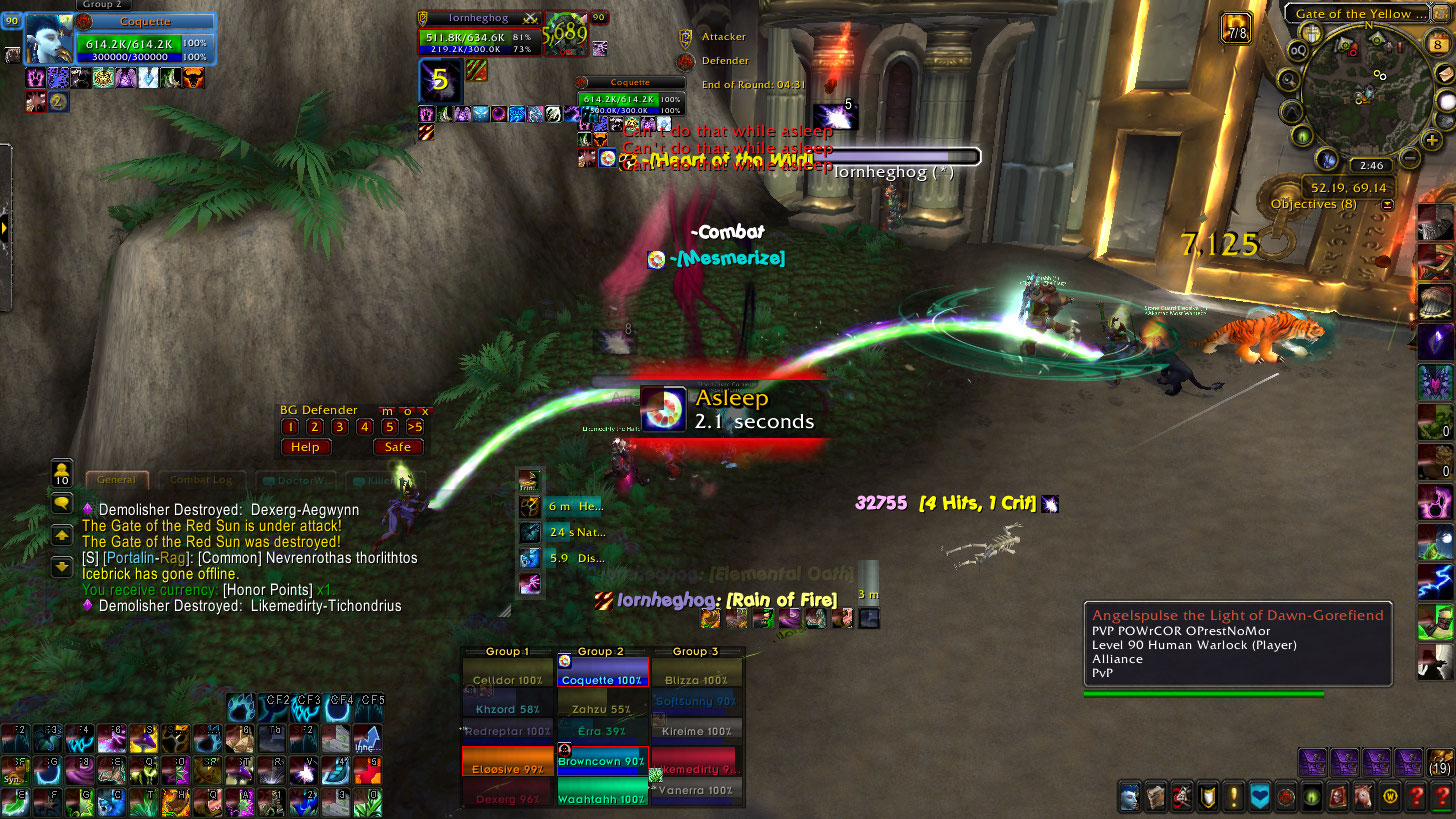Report more than 5 attackers in BG Defender
Viewport: 1456px width, 819px height.
click(414, 427)
